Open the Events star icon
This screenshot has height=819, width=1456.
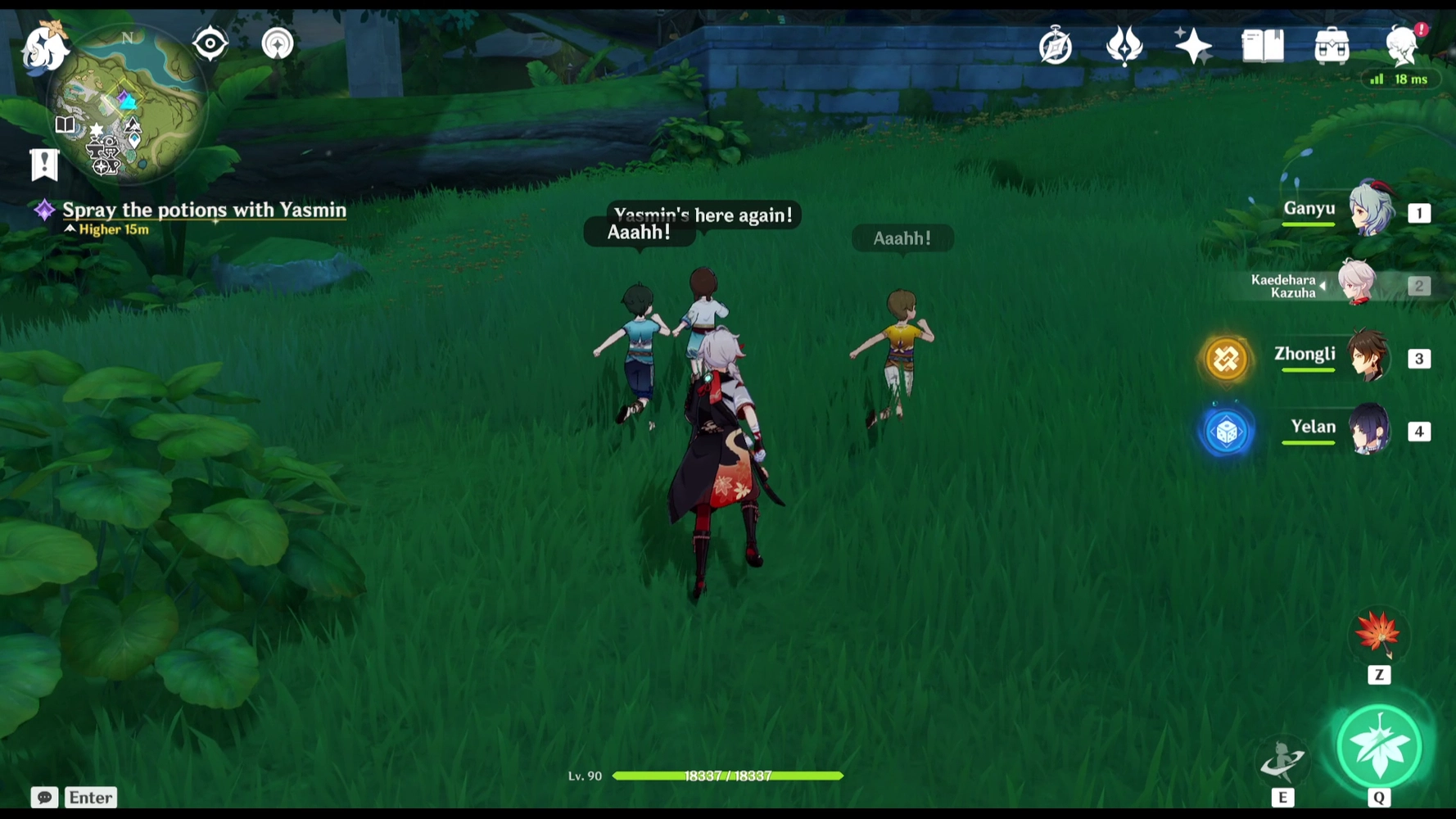[x=1192, y=45]
